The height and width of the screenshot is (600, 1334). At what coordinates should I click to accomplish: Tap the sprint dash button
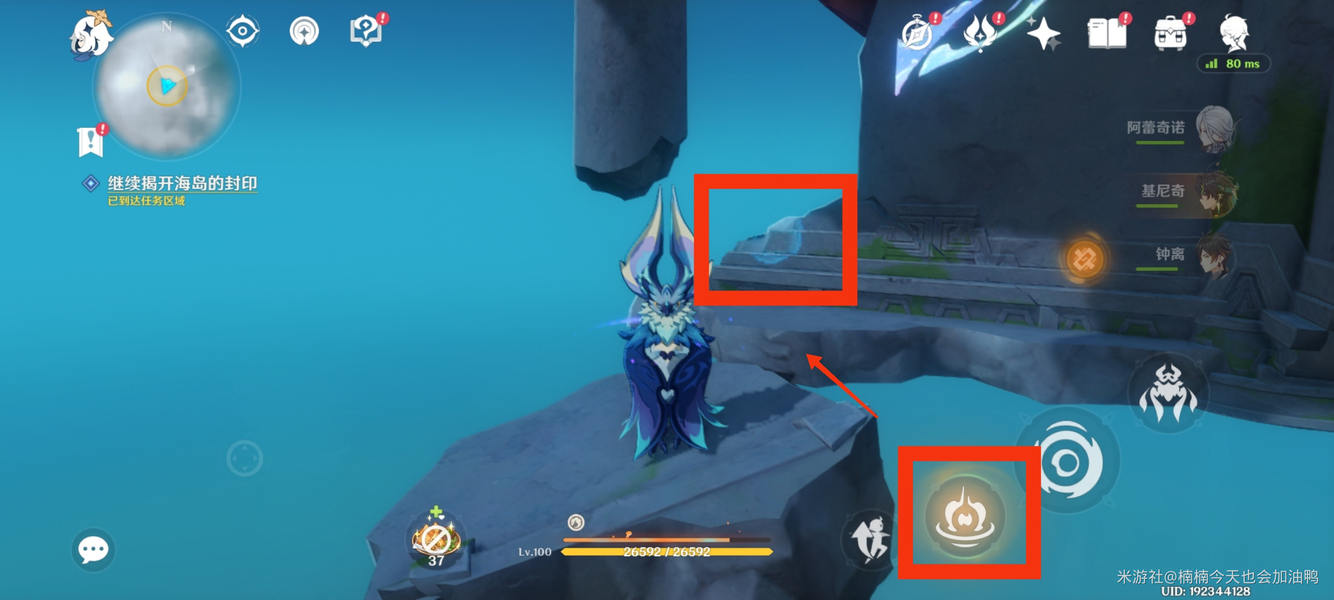pyautogui.click(x=867, y=539)
